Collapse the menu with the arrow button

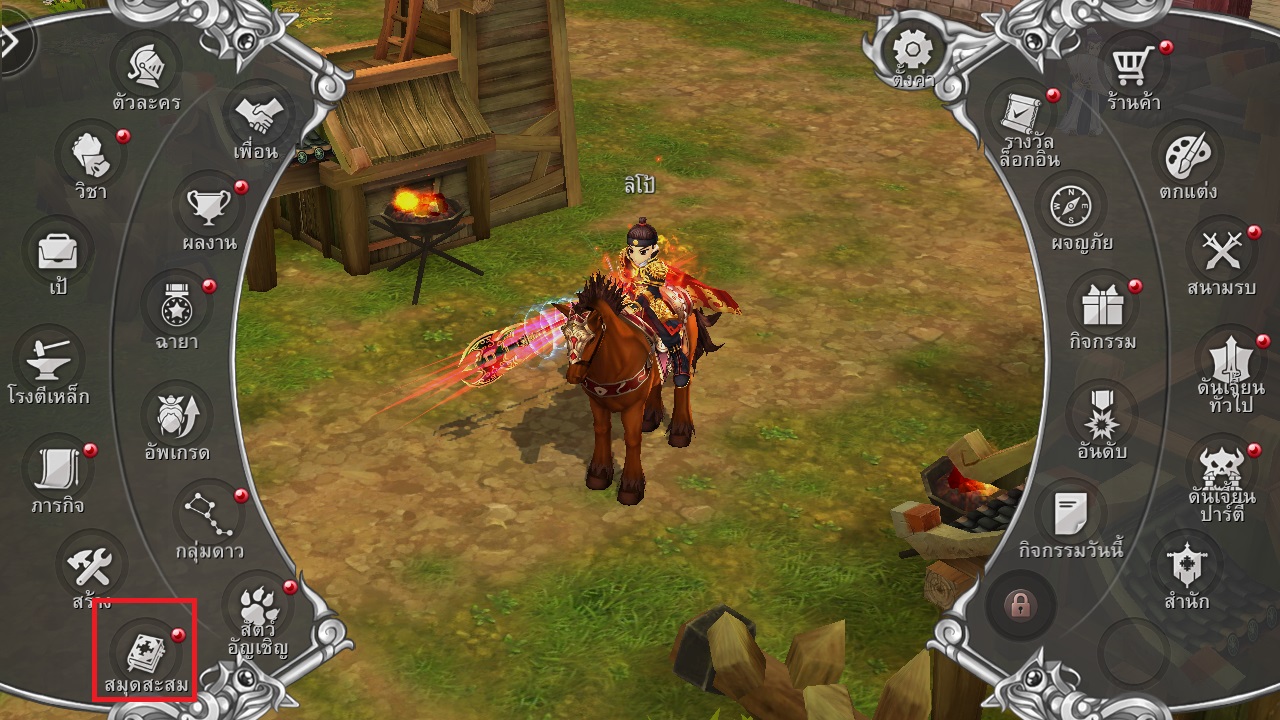pos(12,42)
